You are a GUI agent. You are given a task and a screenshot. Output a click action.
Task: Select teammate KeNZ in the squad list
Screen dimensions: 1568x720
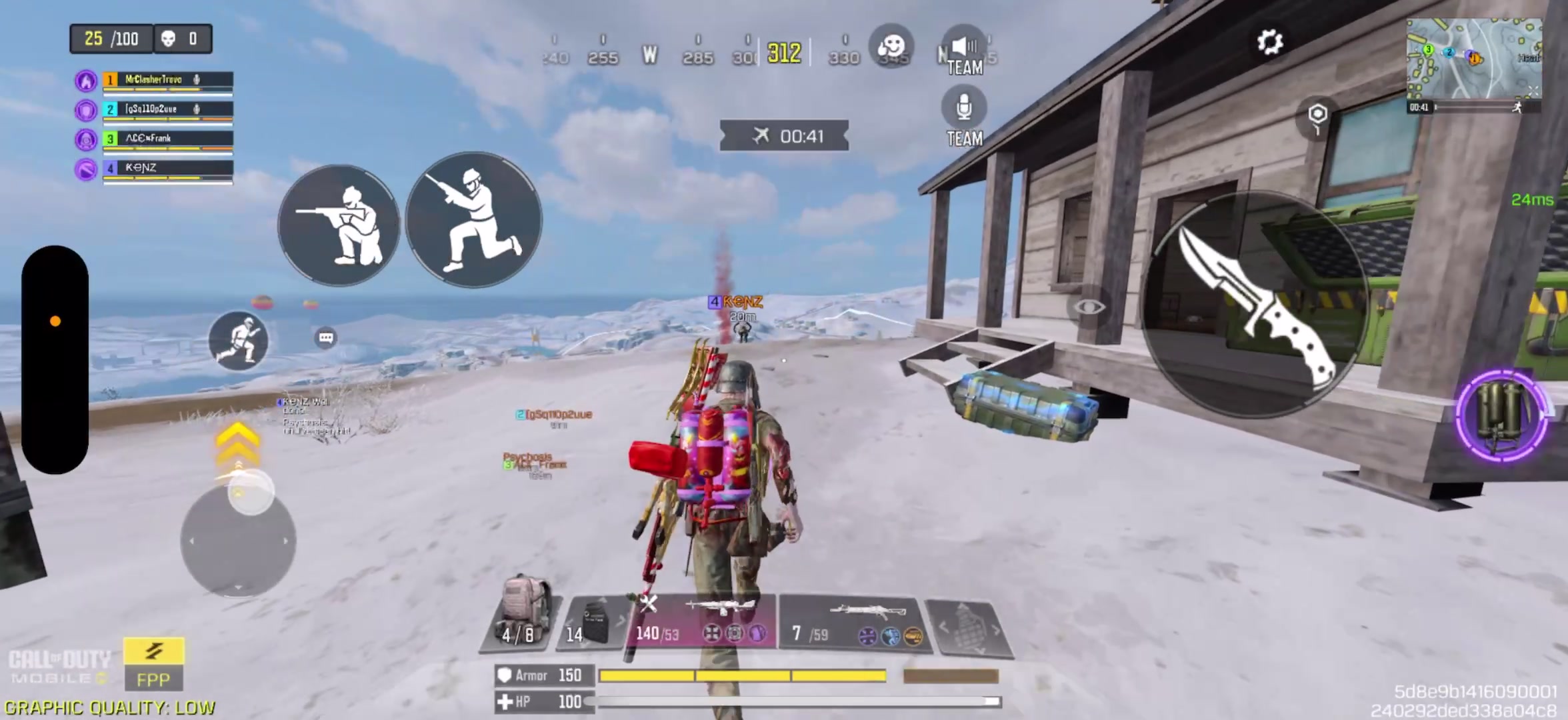point(167,168)
